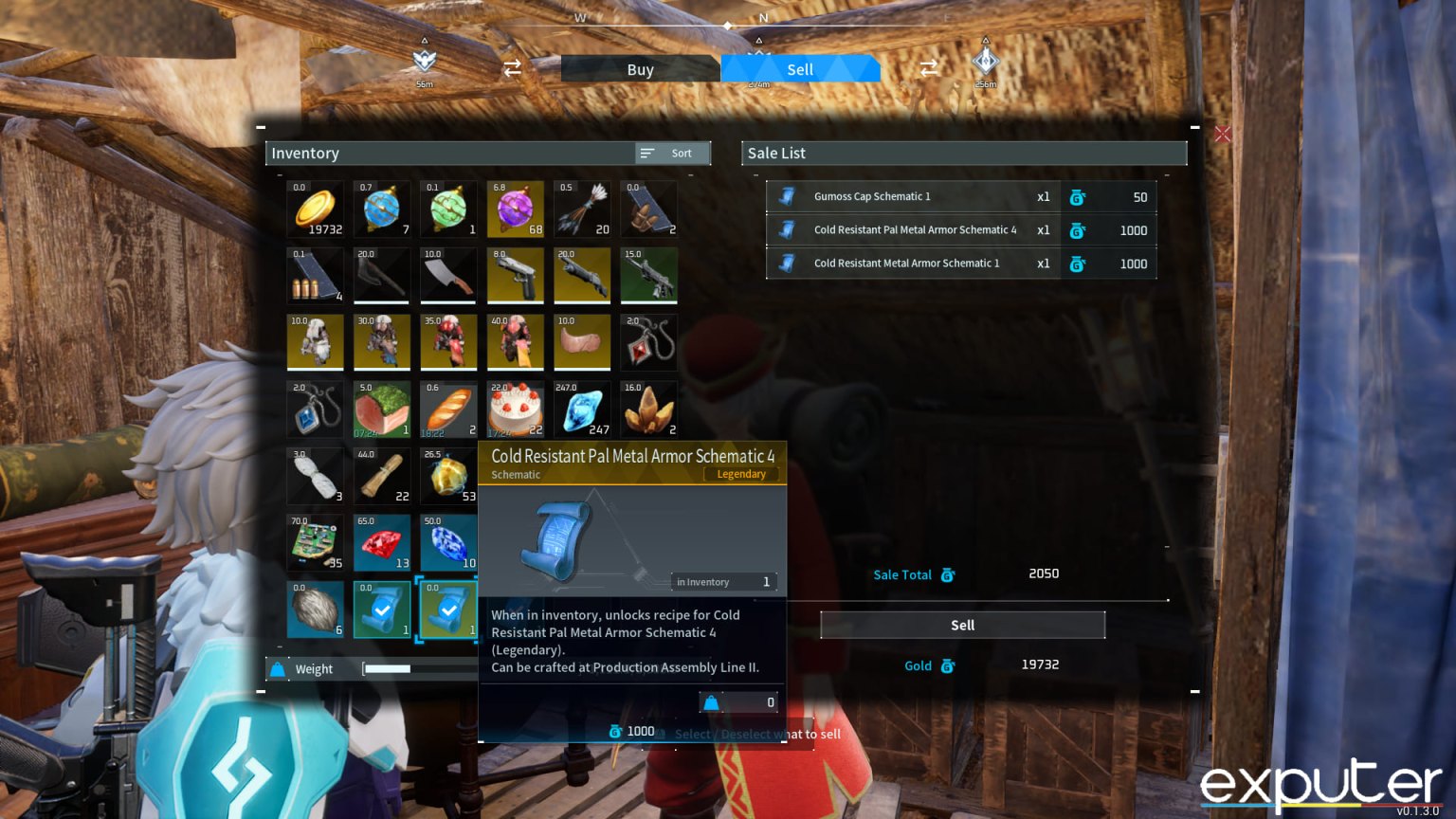Click the assault rifle inventory slot

pyautogui.click(x=648, y=275)
